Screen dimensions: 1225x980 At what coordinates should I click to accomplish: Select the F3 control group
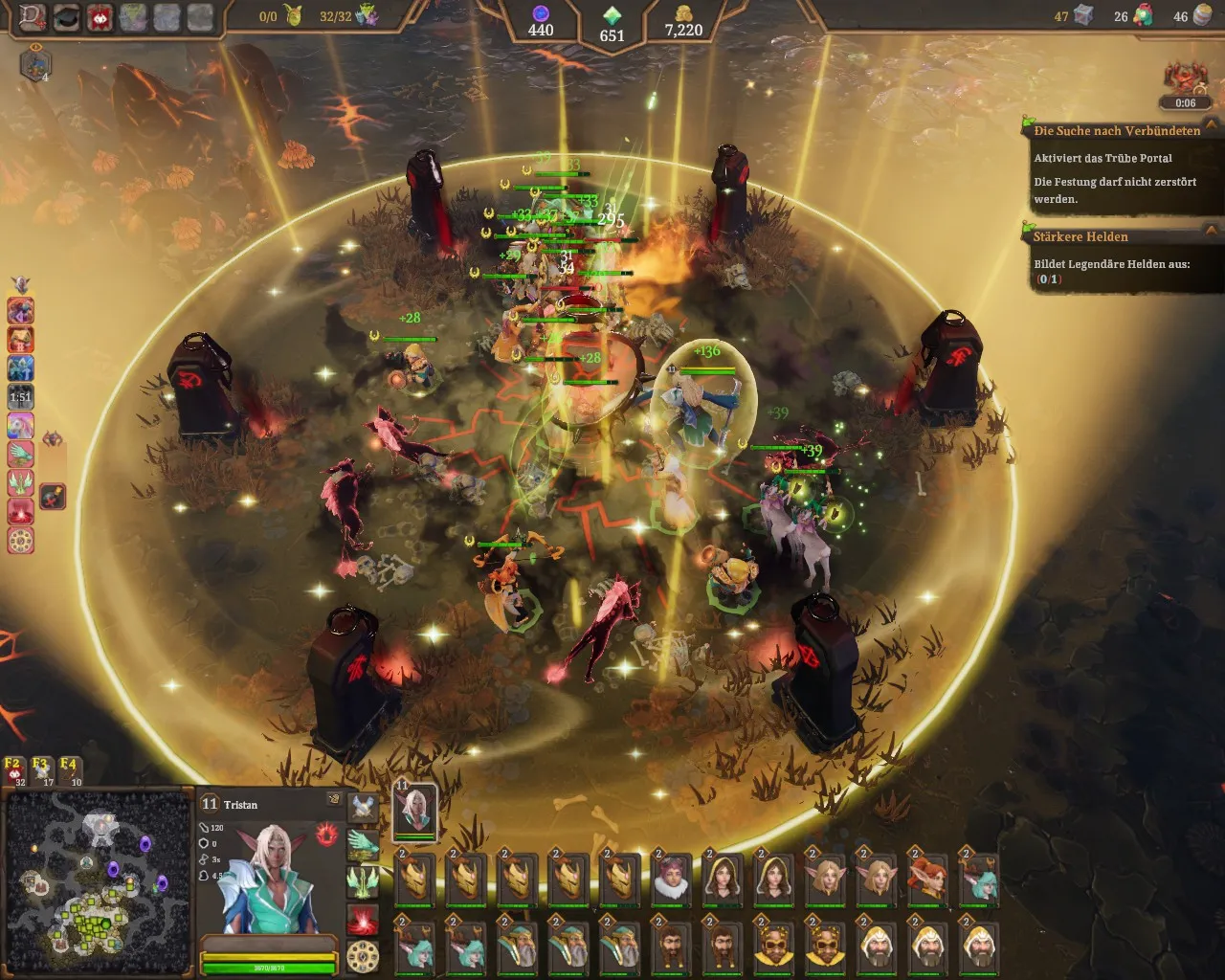coord(41,770)
